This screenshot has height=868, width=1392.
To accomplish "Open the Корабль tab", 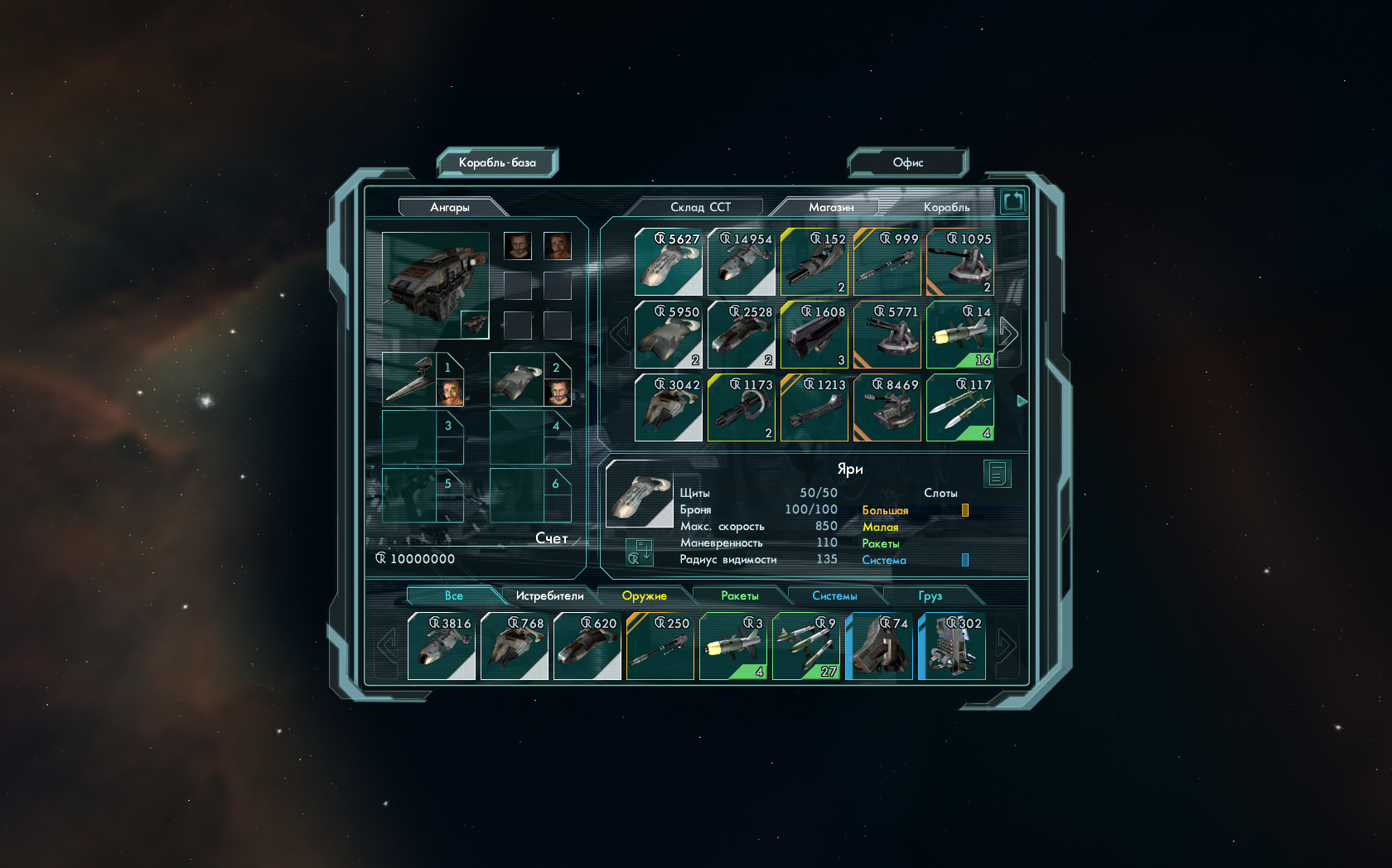I will tap(946, 207).
